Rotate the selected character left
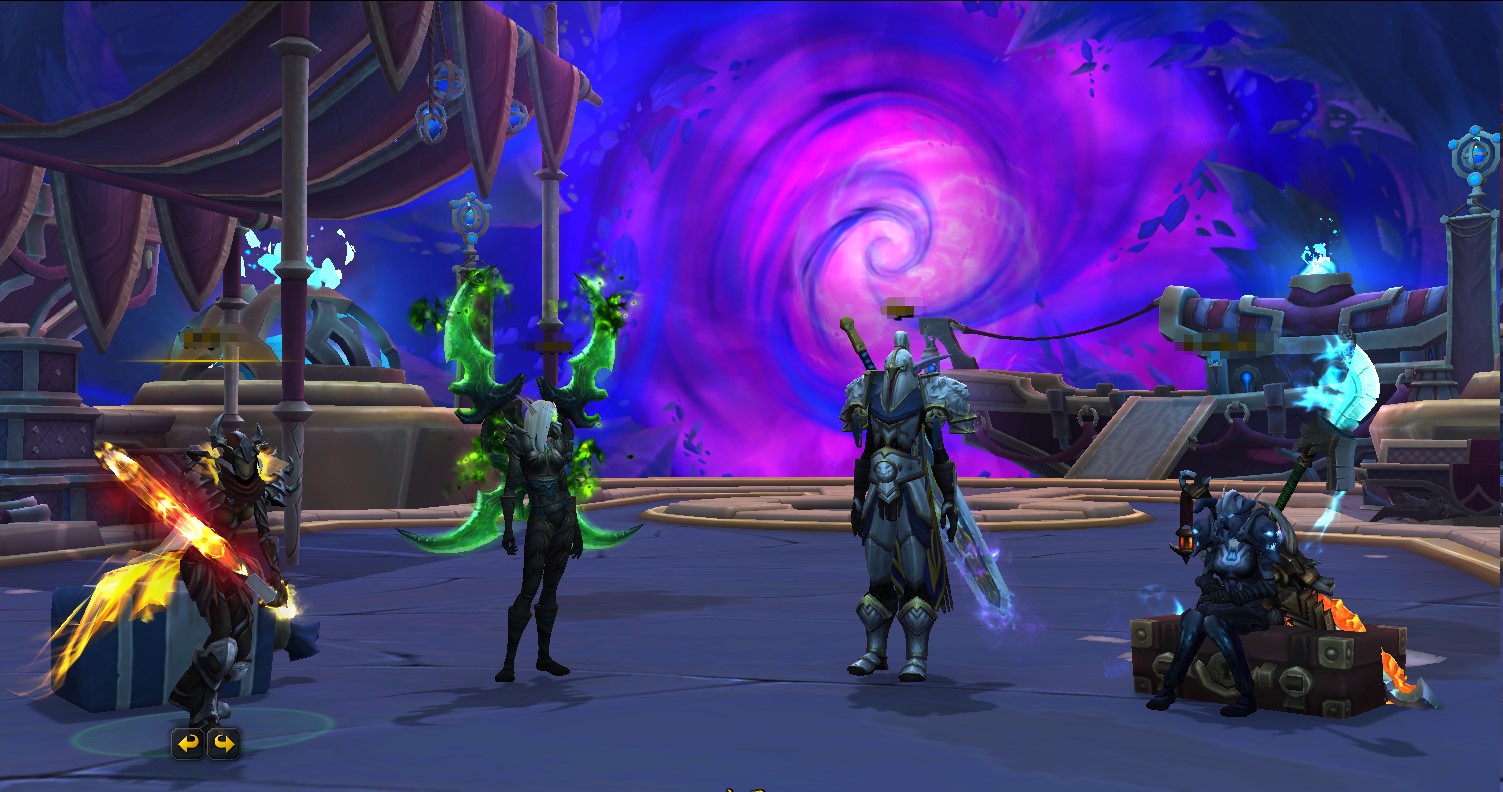Image resolution: width=1503 pixels, height=792 pixels. tap(188, 743)
